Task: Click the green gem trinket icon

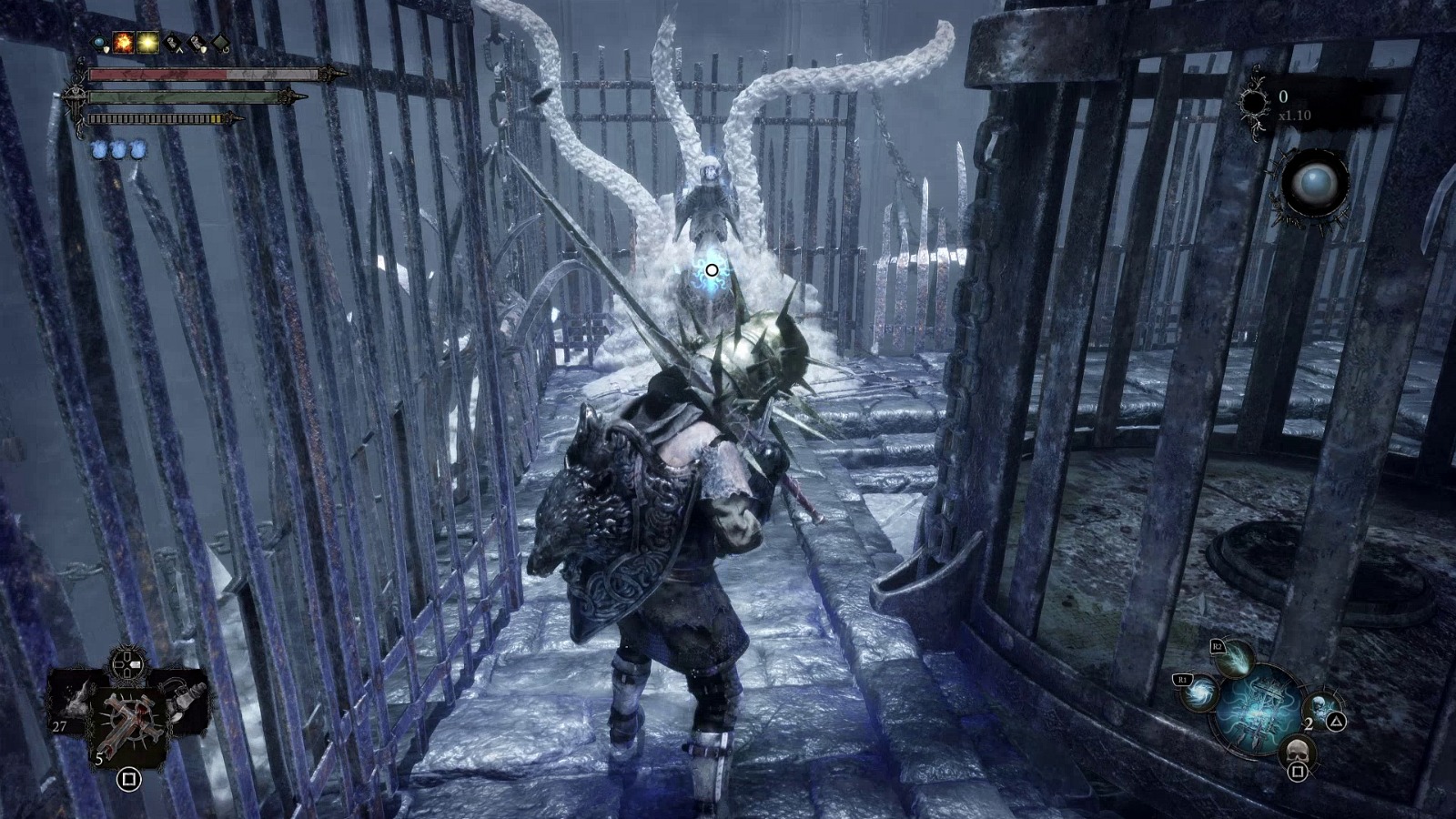Action: [x=220, y=43]
